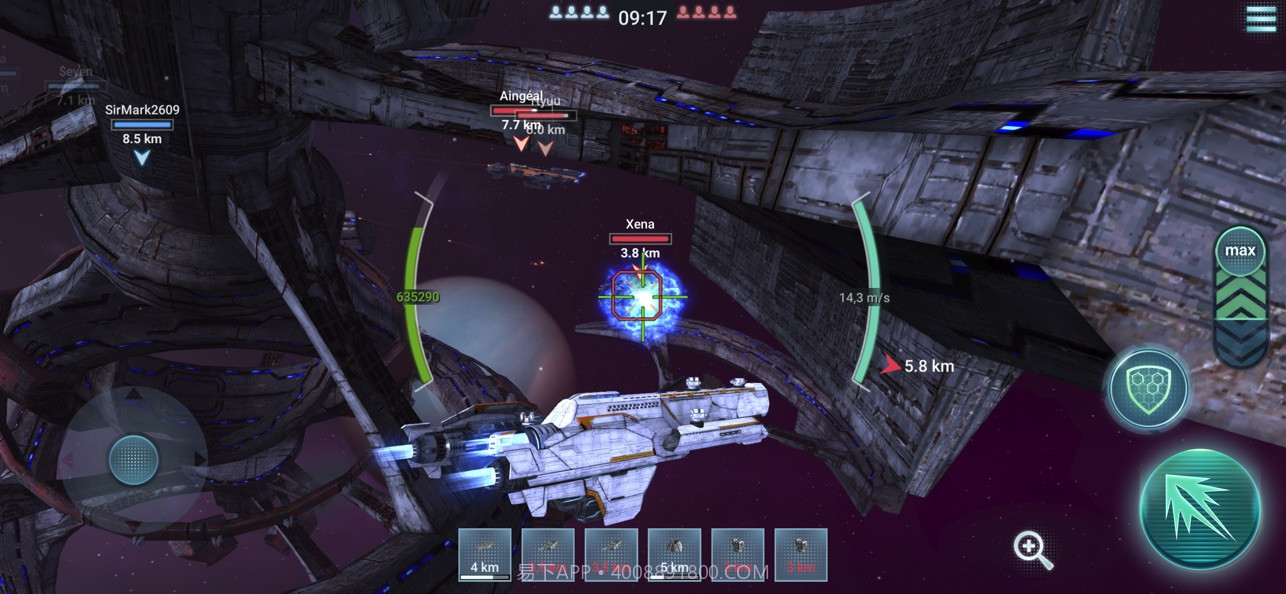Open the hamburger menu
This screenshot has width=1286, height=594.
pos(1260,18)
